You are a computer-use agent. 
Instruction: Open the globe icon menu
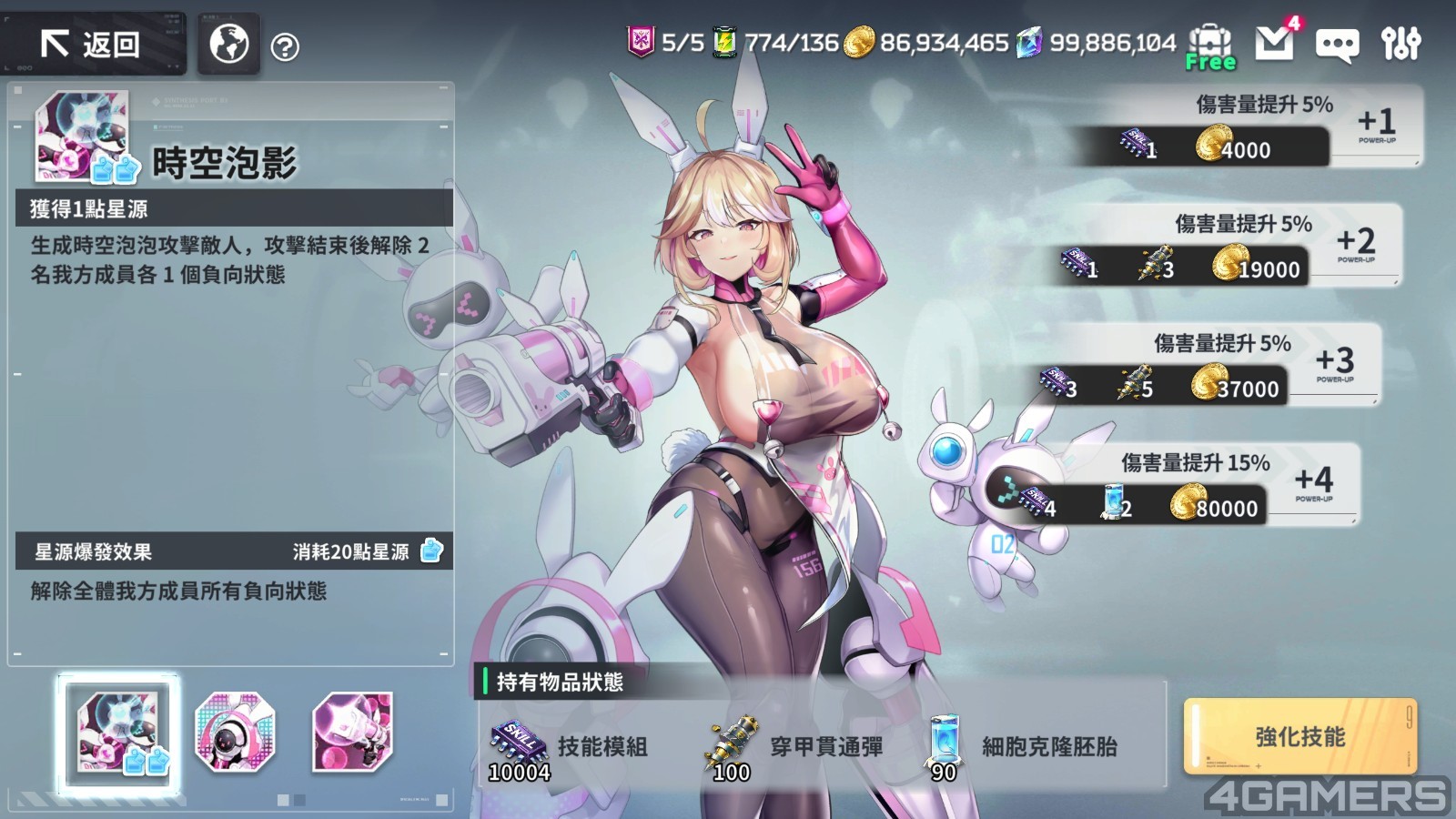coord(229,44)
